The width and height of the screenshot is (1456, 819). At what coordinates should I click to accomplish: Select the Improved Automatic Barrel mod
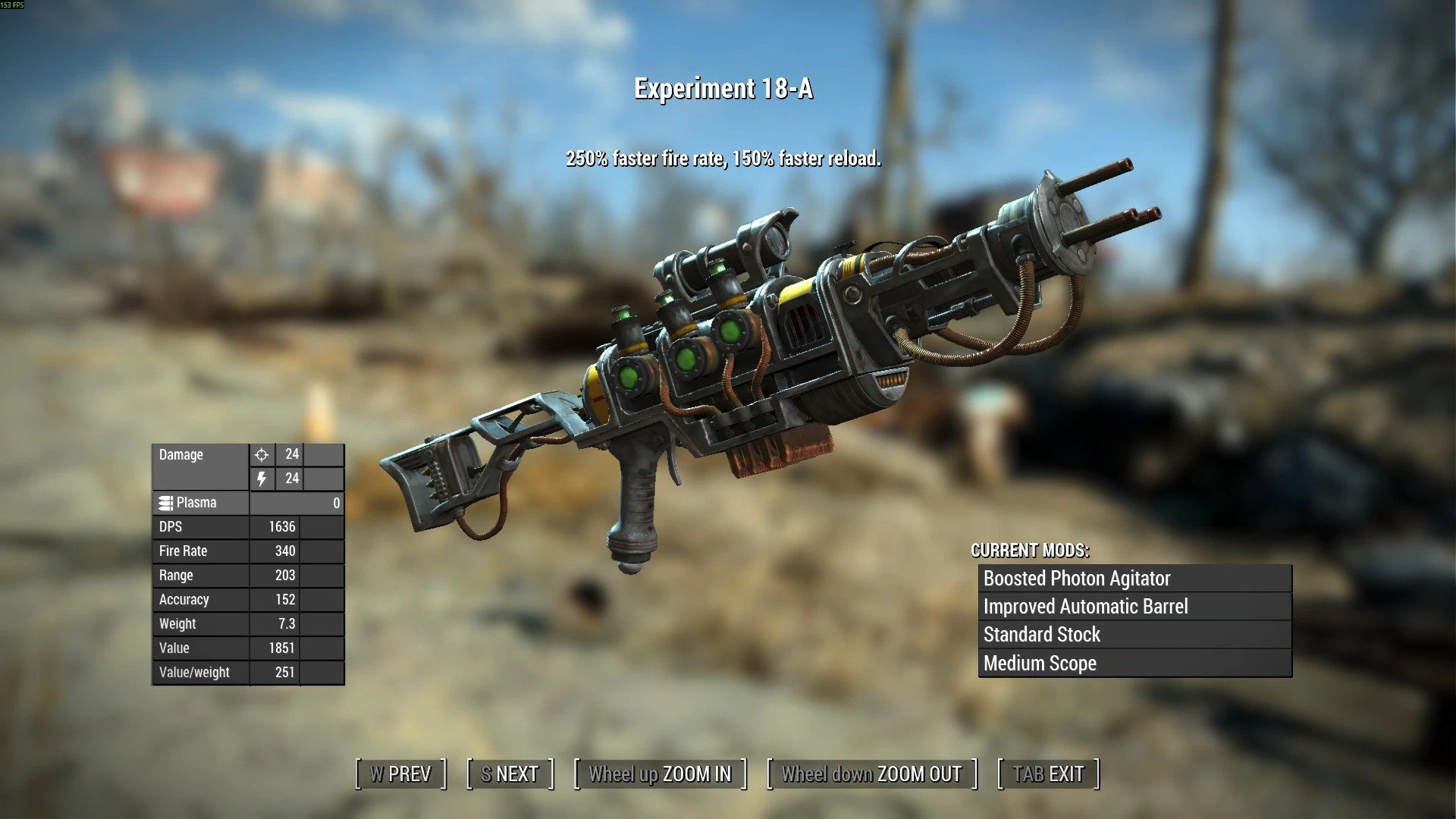click(x=1134, y=607)
